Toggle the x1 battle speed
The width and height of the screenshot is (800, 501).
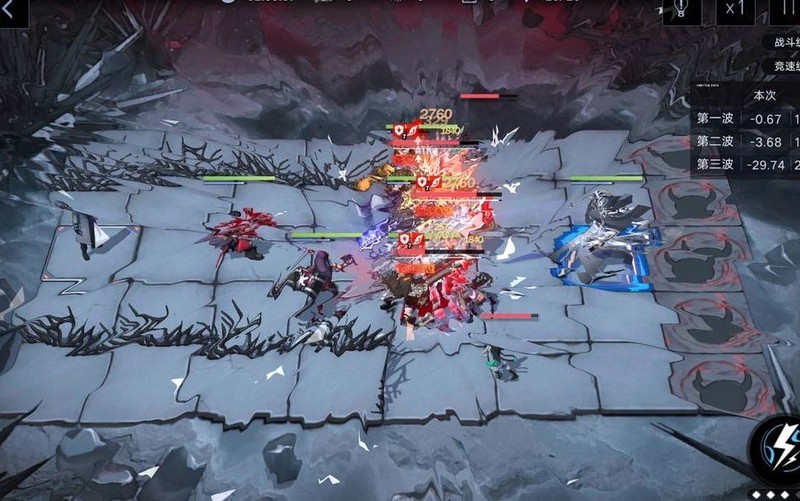(737, 10)
